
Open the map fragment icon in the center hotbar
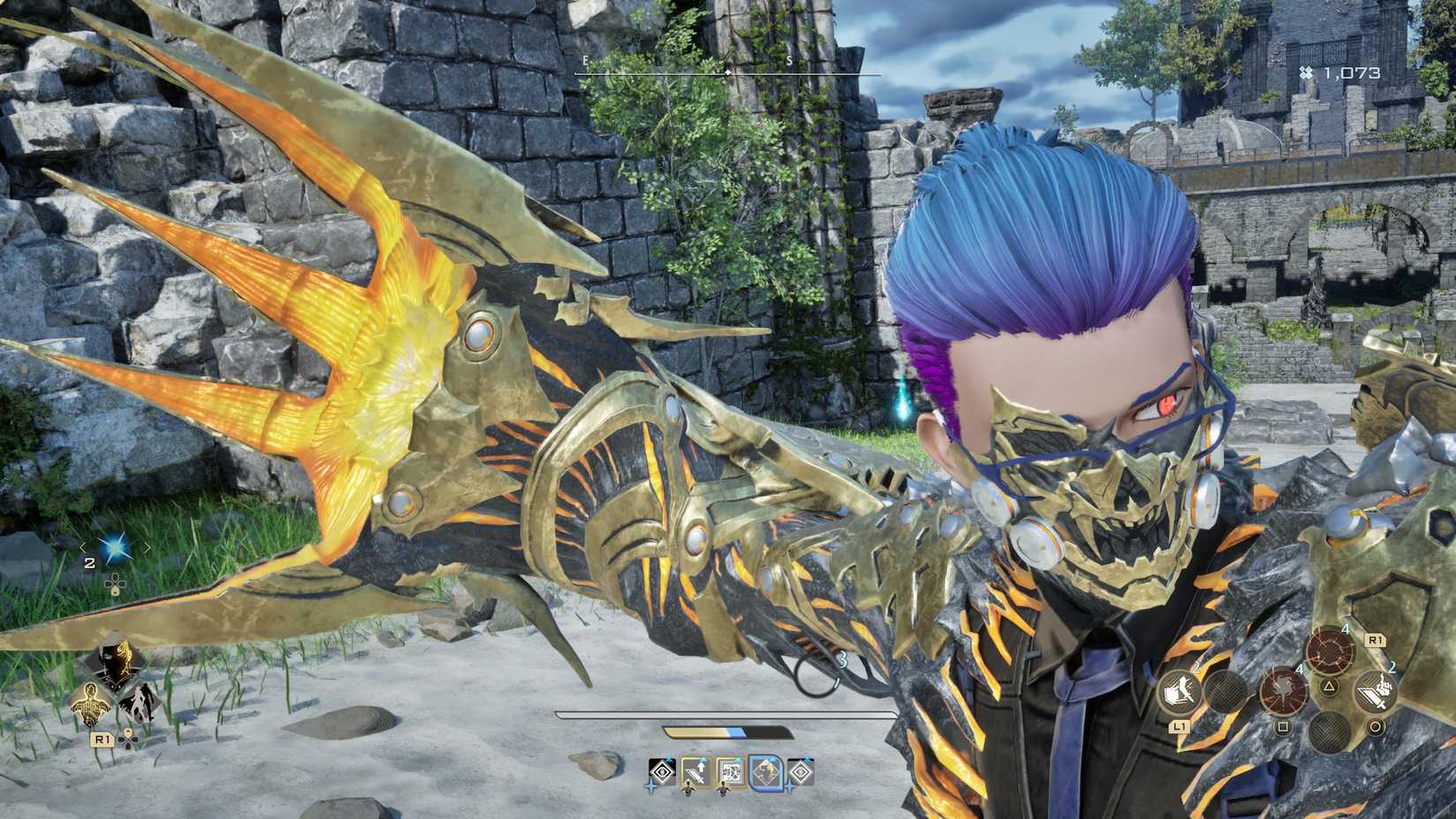point(731,770)
